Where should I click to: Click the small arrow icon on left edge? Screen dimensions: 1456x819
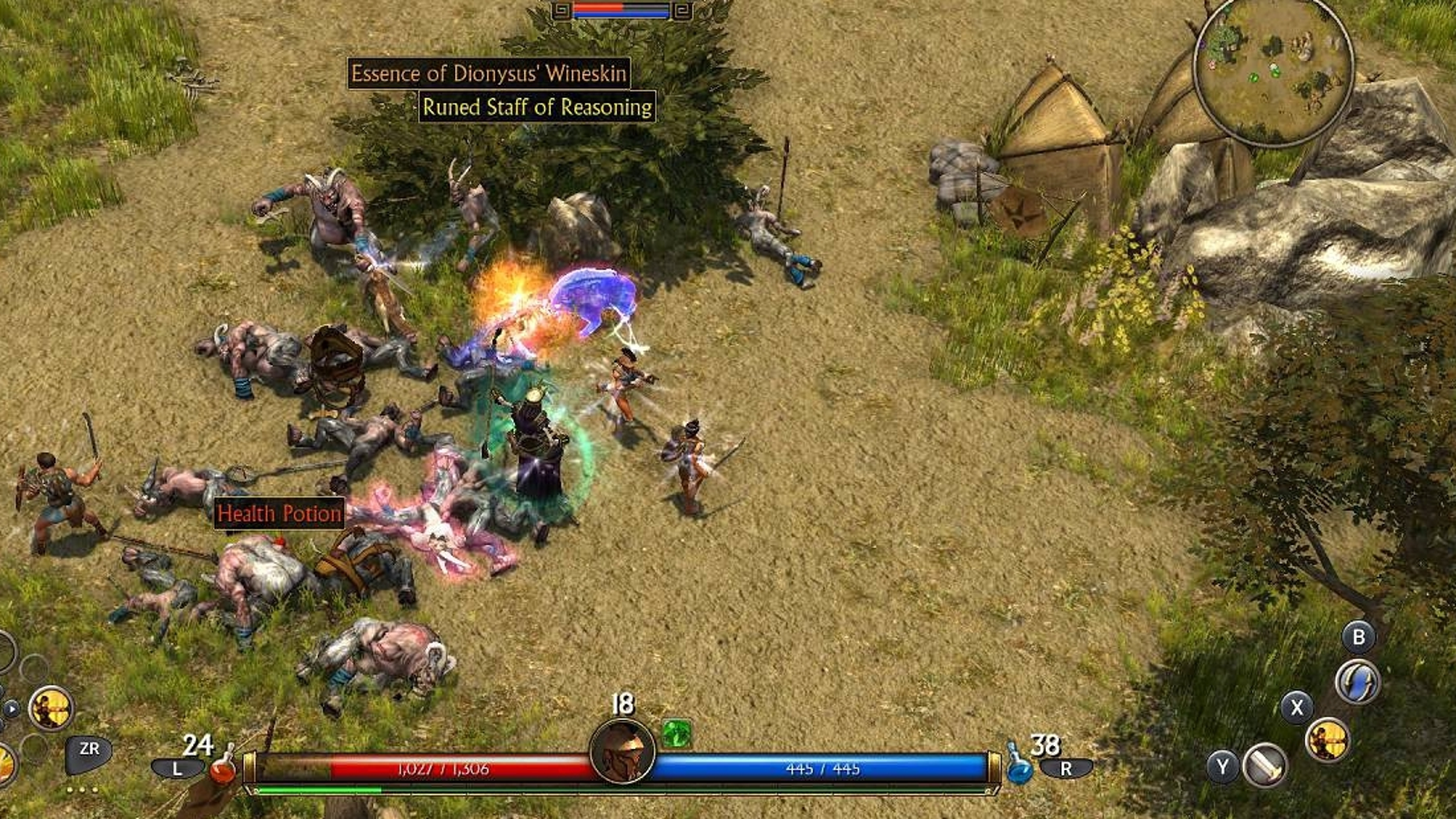click(11, 709)
